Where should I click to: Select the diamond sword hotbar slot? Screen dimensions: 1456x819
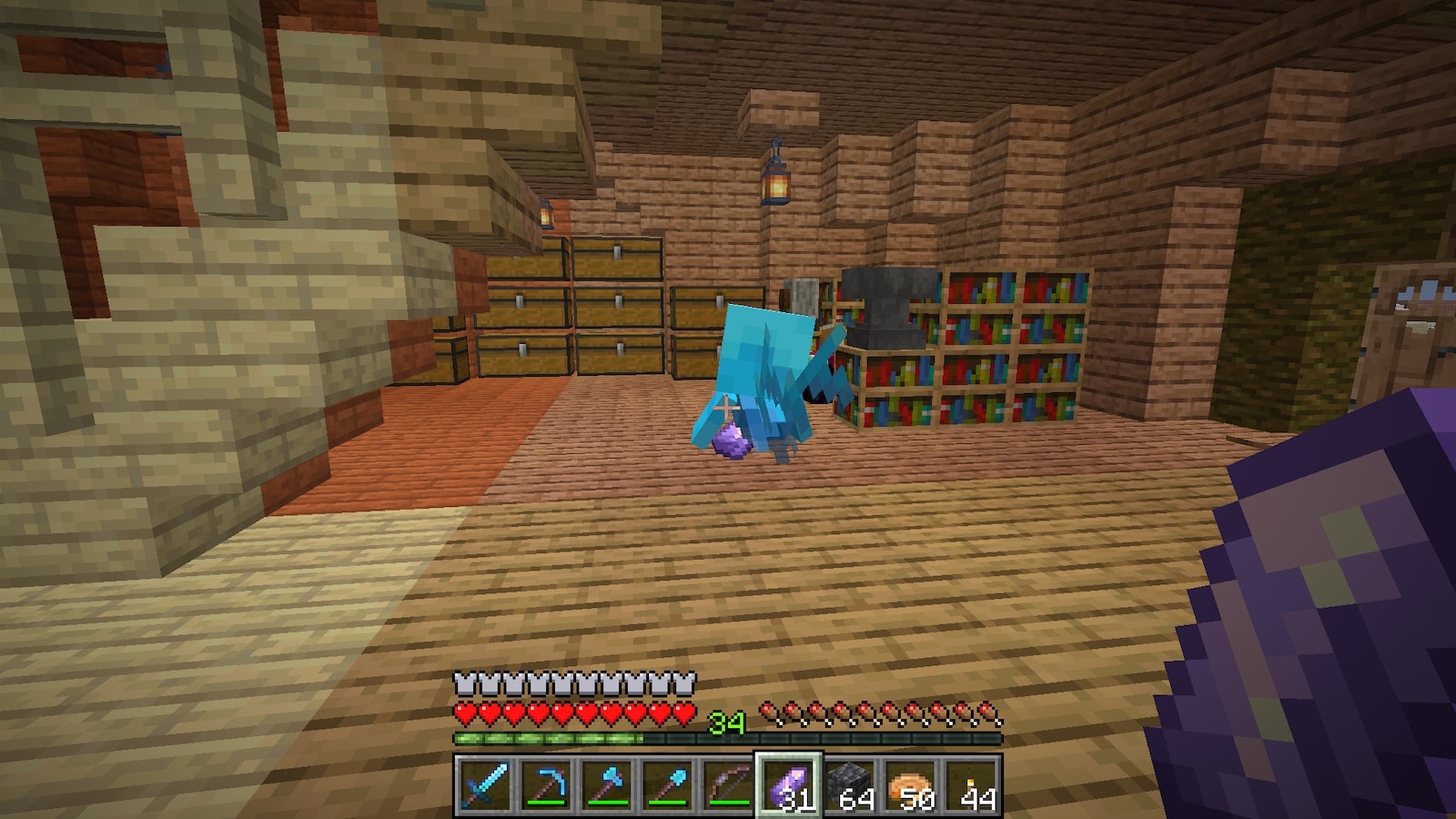tap(483, 784)
